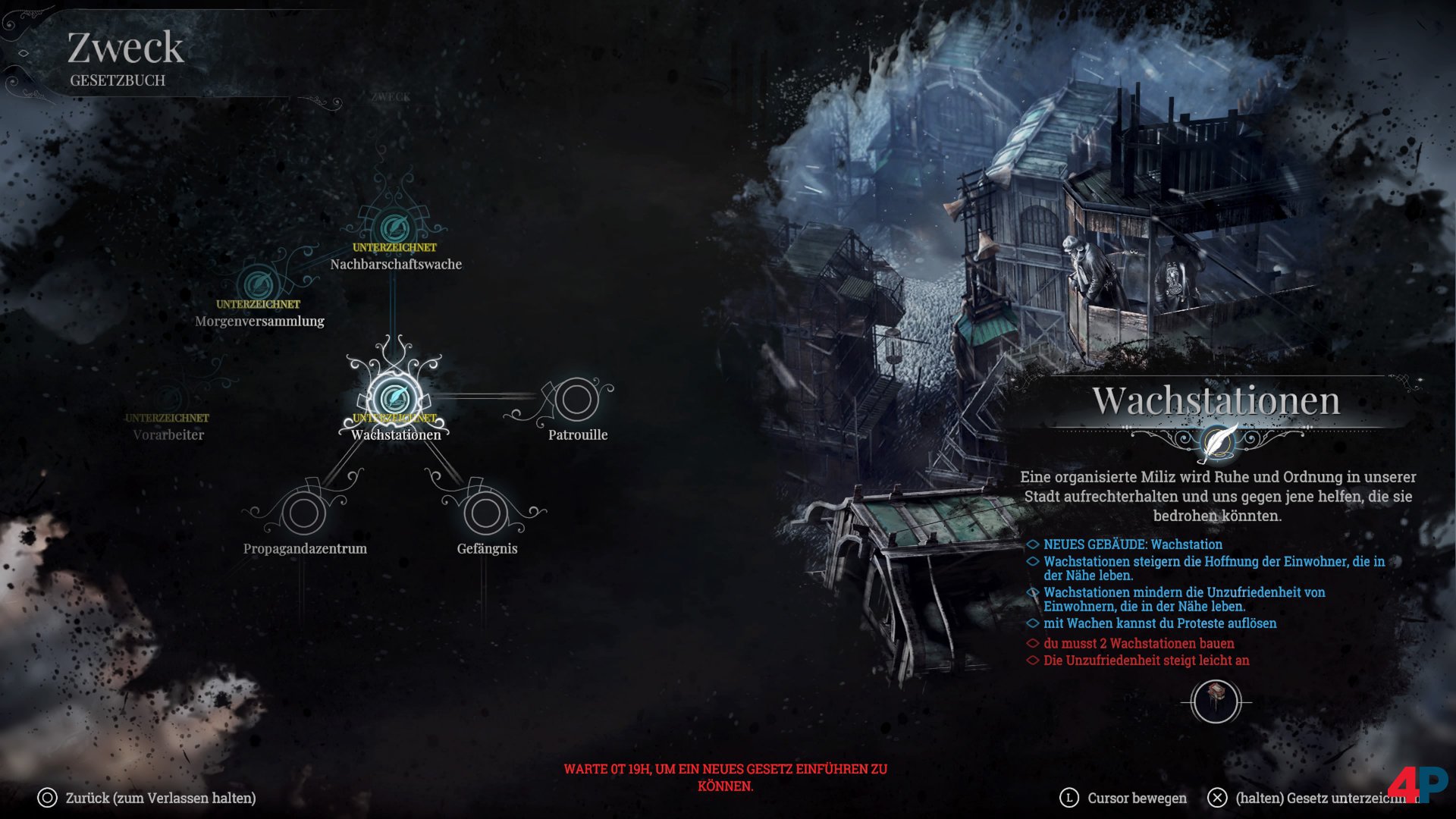Select the Patrouille law node
The height and width of the screenshot is (819, 1456).
(x=576, y=400)
